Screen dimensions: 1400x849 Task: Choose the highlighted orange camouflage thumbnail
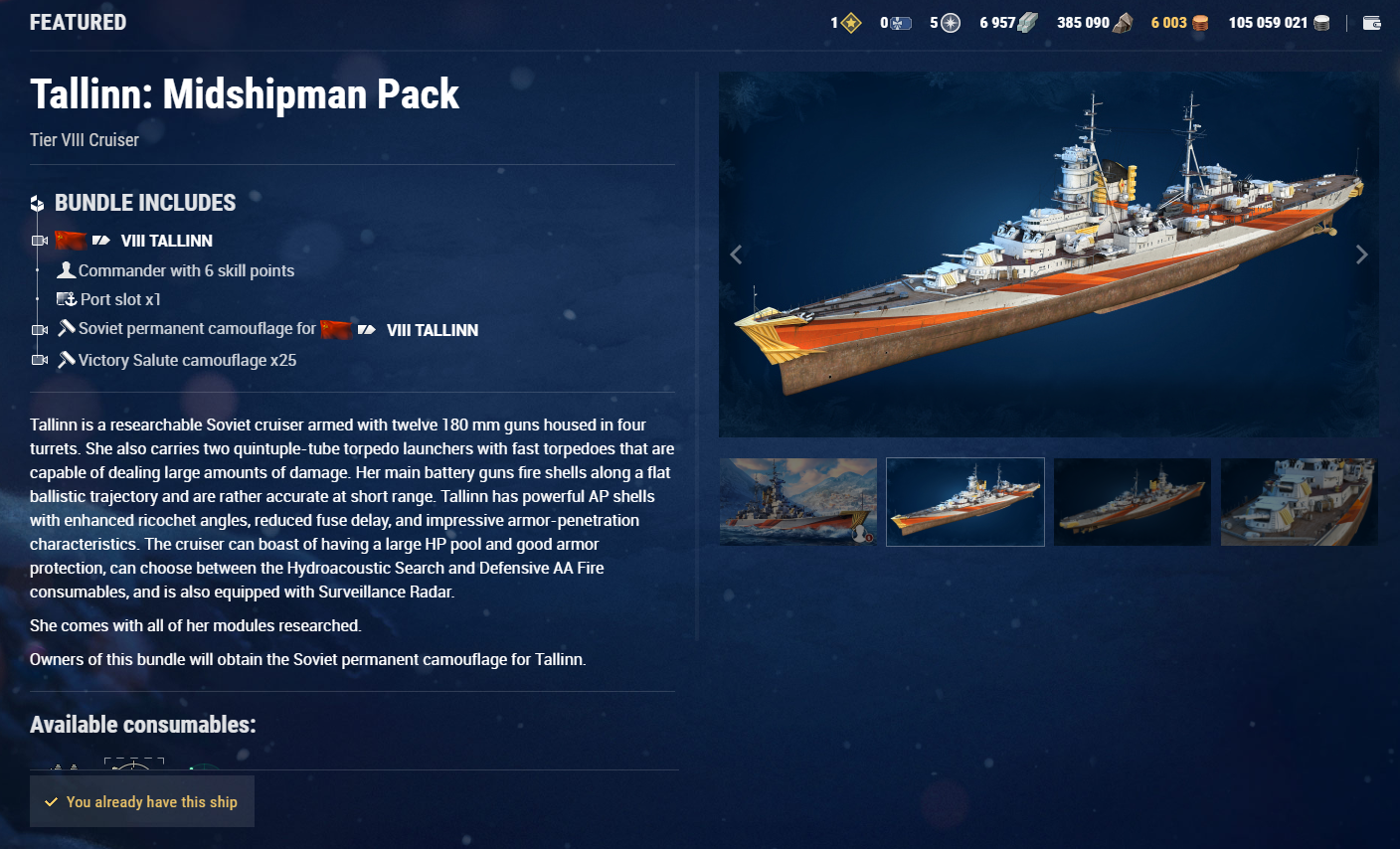point(964,502)
